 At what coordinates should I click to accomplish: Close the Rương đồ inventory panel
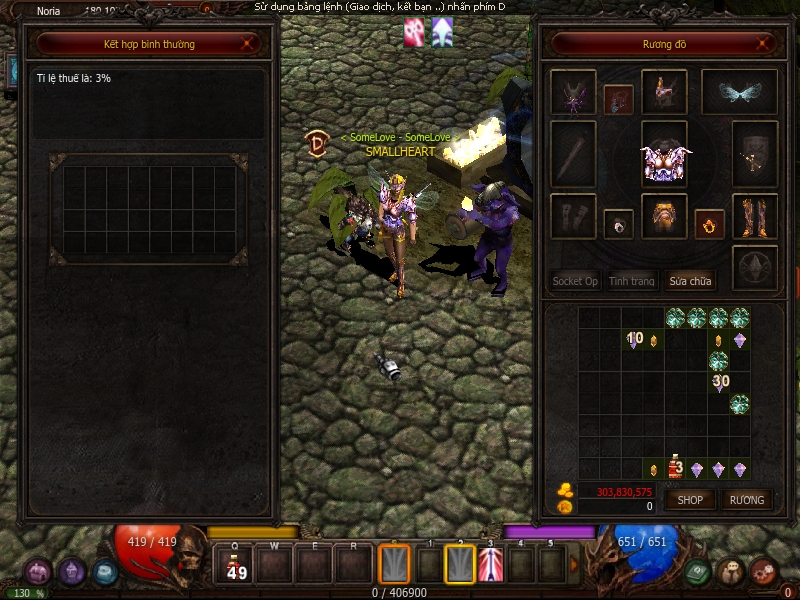click(x=763, y=44)
